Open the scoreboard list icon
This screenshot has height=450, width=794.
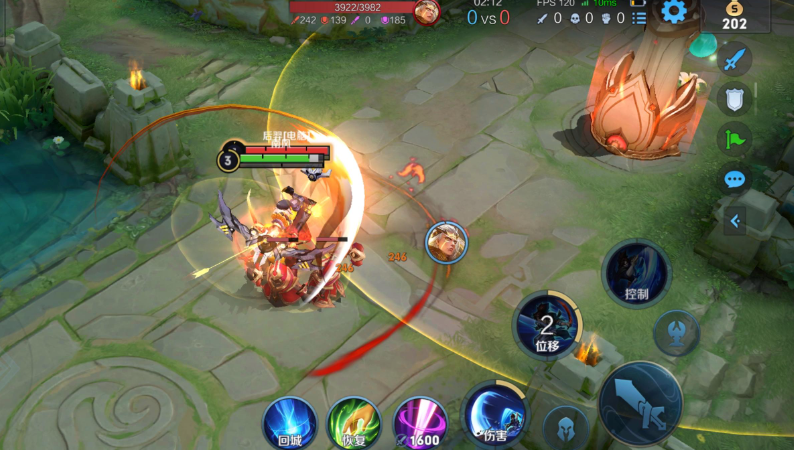(x=638, y=18)
